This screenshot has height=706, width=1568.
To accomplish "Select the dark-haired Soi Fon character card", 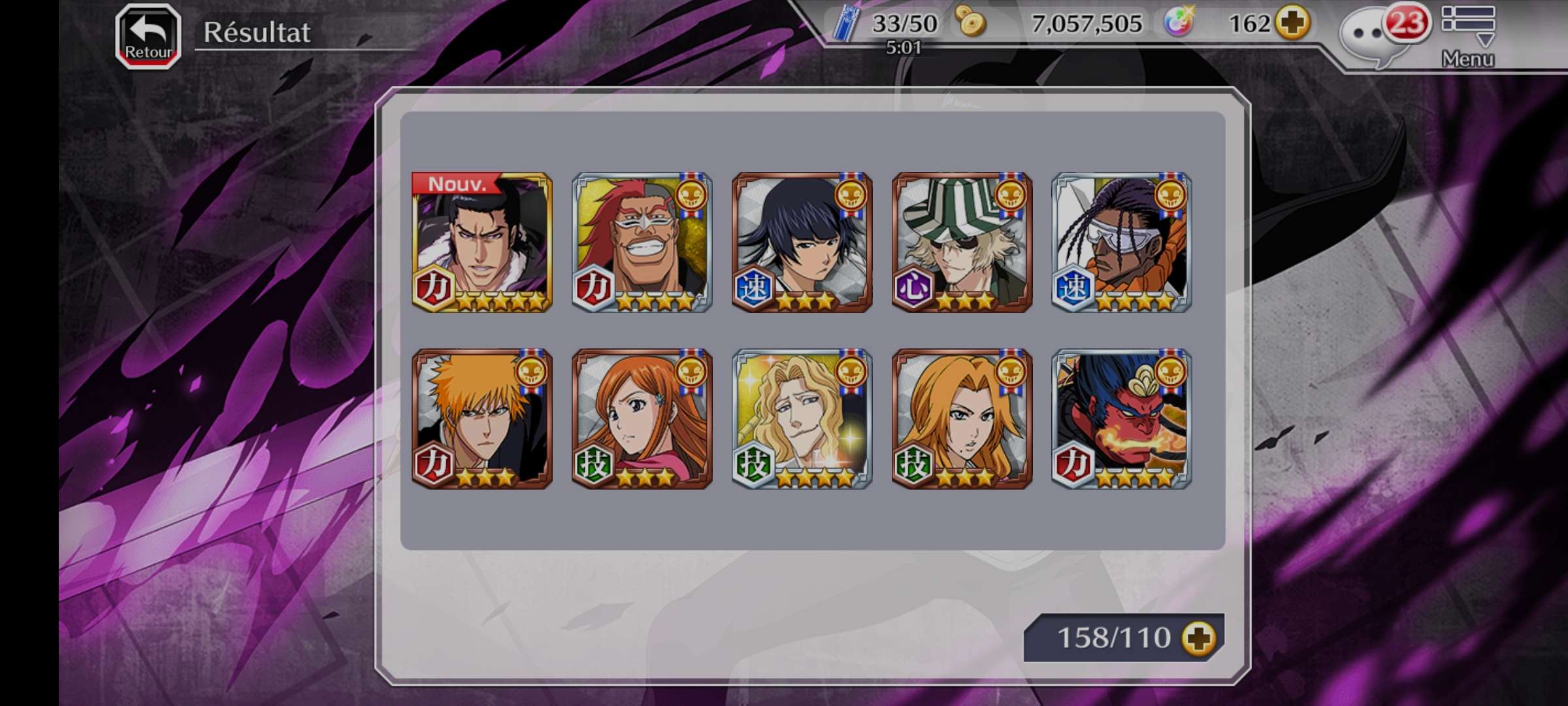I will click(x=802, y=243).
